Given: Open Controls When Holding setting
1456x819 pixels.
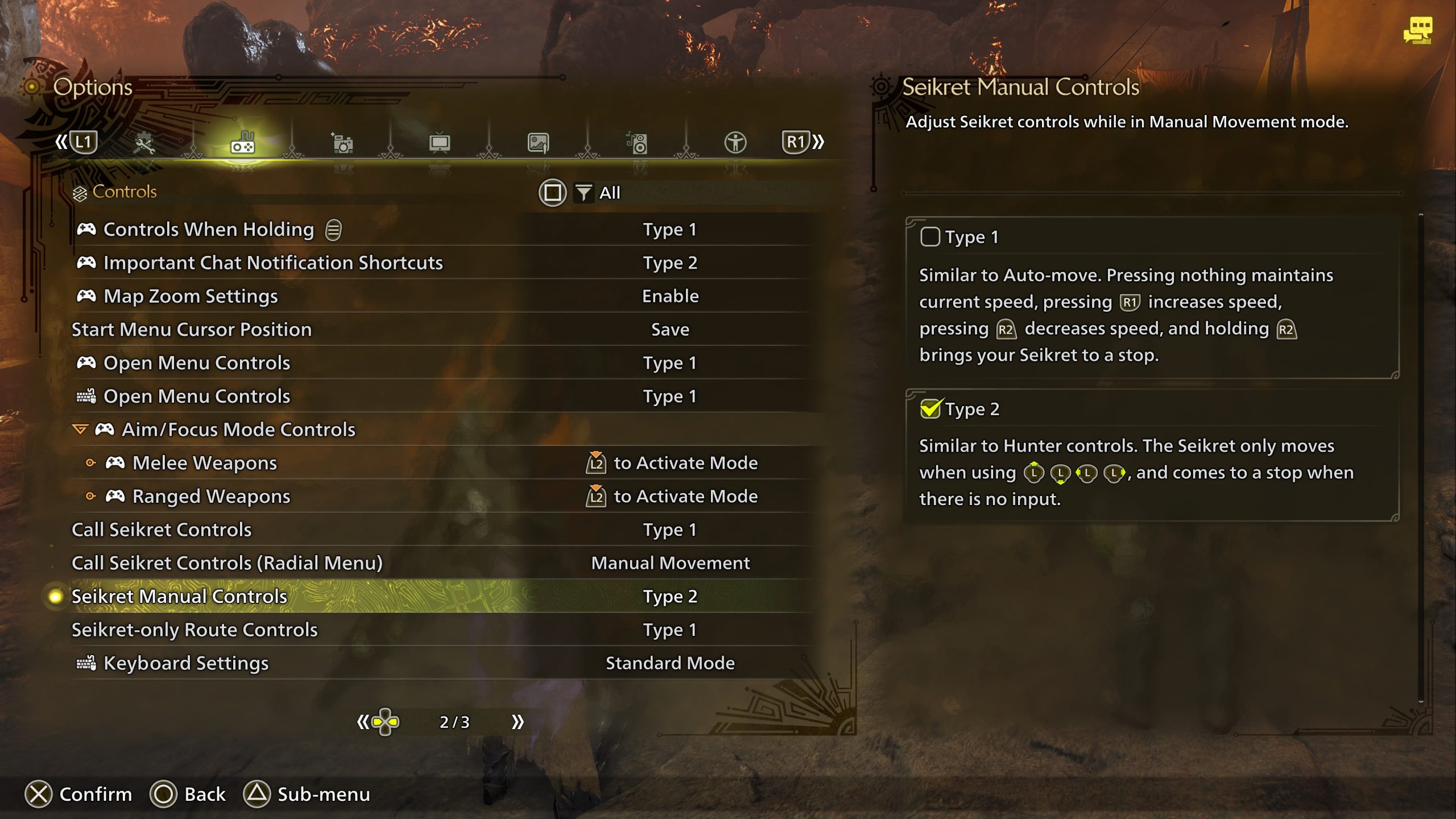Looking at the screenshot, I should pyautogui.click(x=208, y=229).
